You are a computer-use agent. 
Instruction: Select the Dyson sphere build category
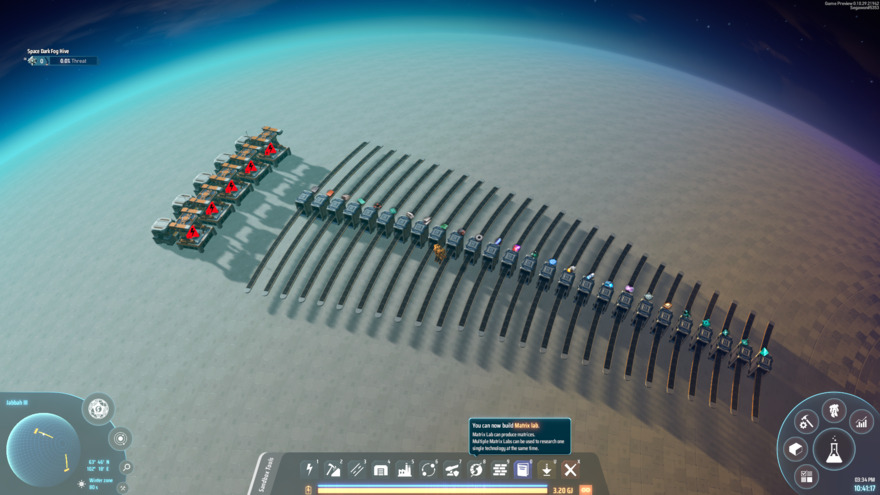pos(476,469)
